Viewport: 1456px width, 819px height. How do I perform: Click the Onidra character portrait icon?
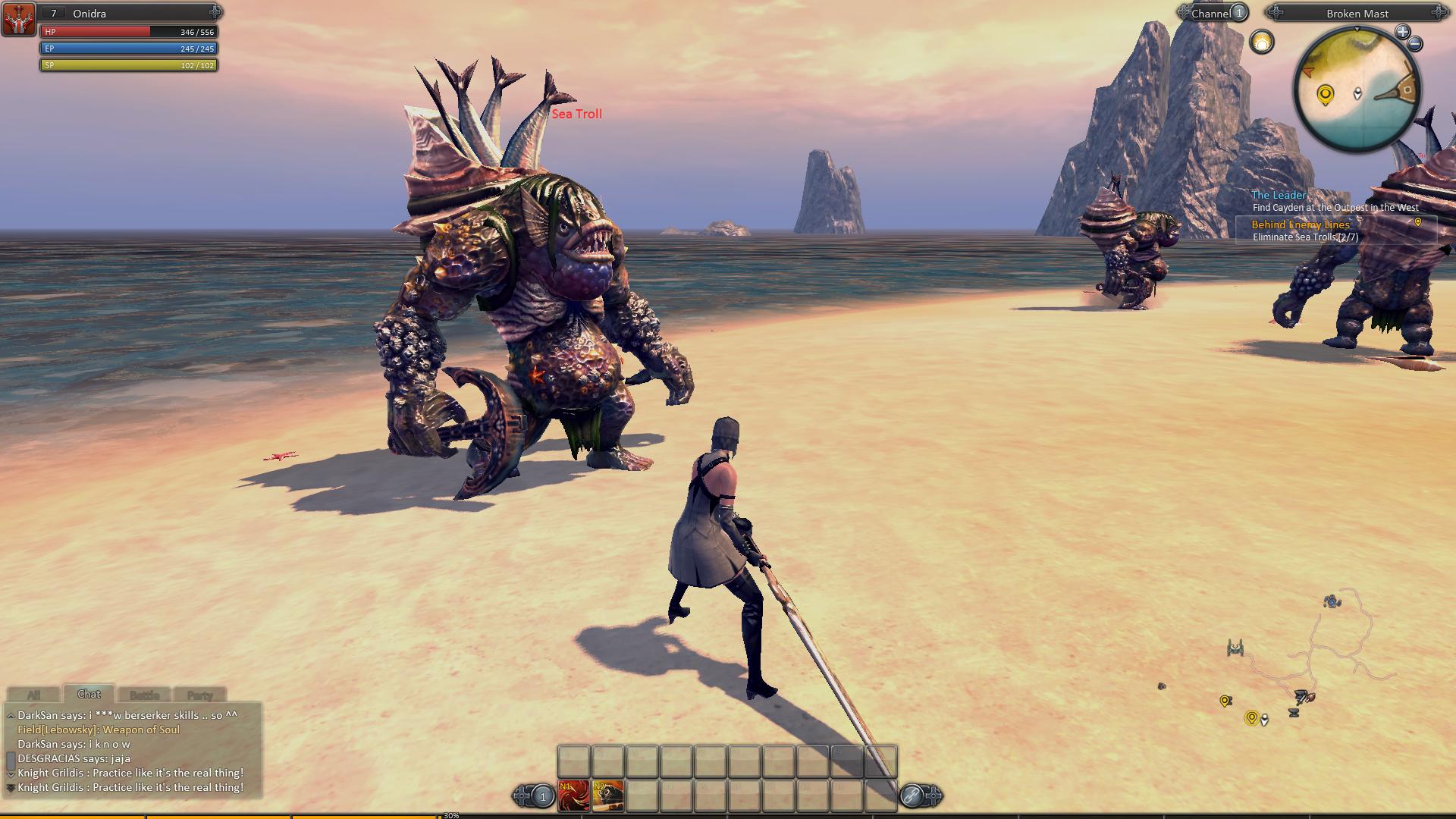point(18,20)
